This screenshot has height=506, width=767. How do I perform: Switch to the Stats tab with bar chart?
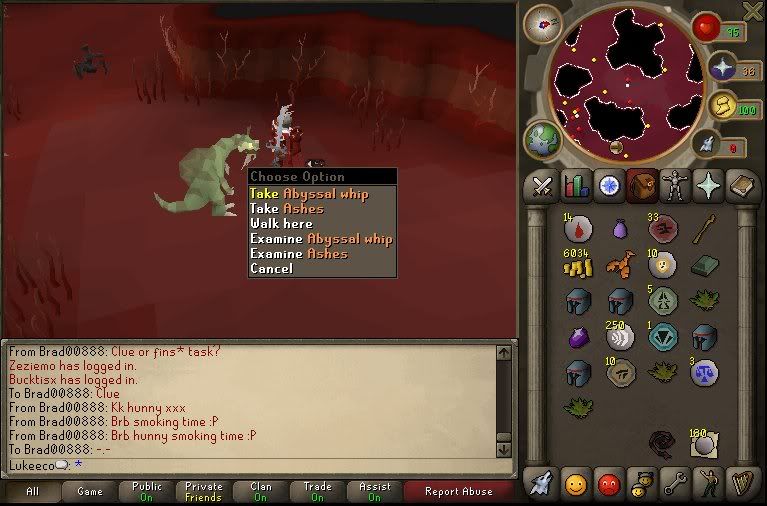tap(575, 186)
